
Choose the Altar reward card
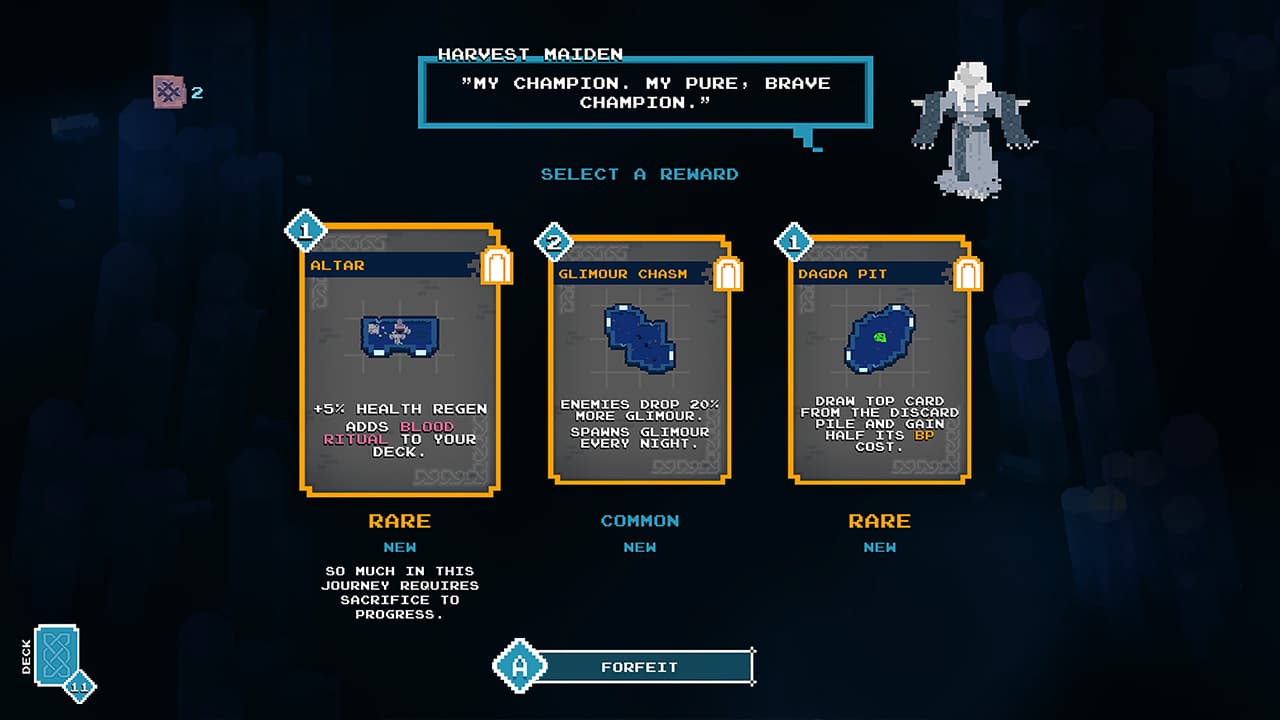(x=400, y=360)
